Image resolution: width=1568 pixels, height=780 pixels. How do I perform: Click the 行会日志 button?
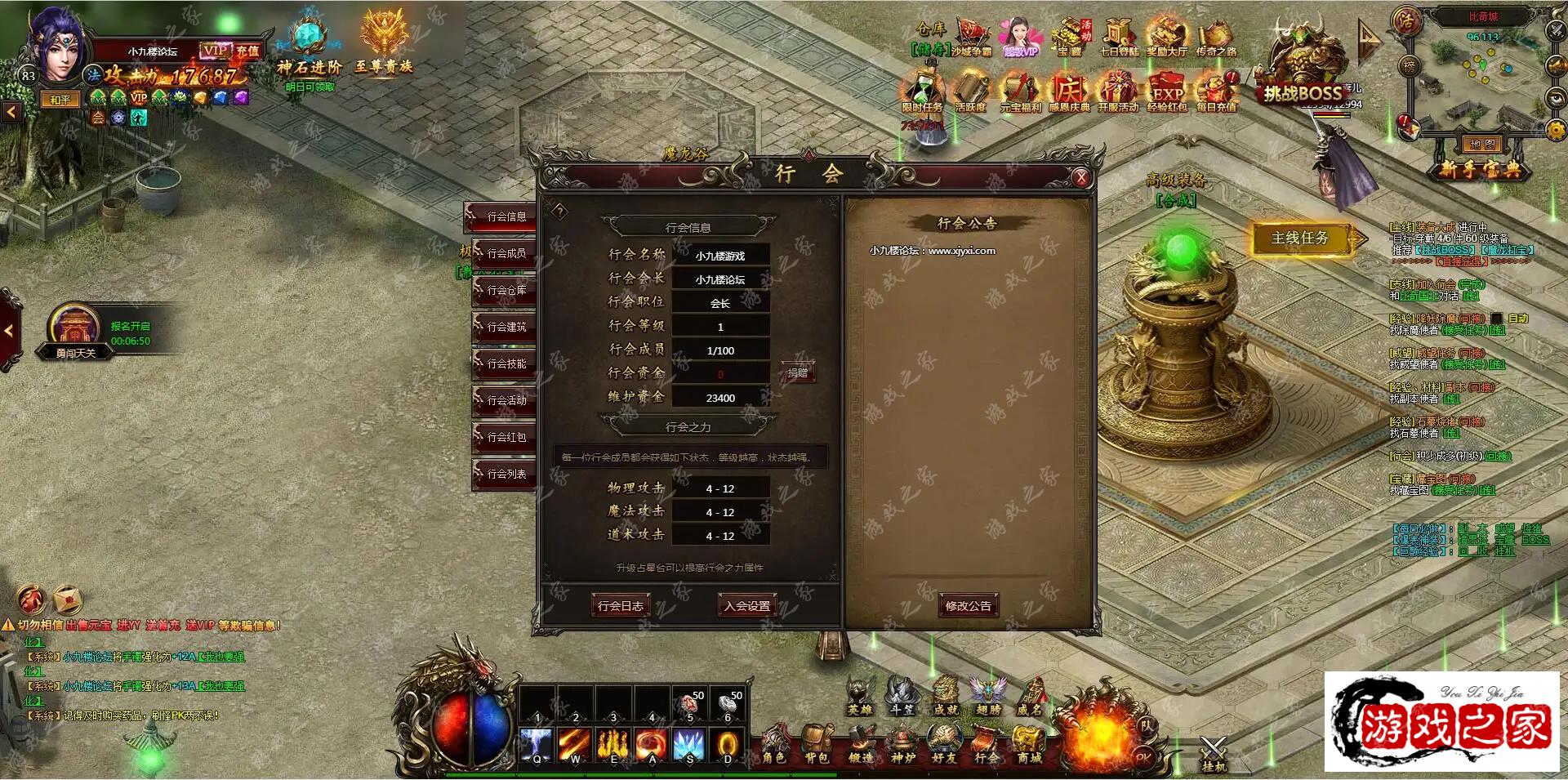tap(620, 606)
